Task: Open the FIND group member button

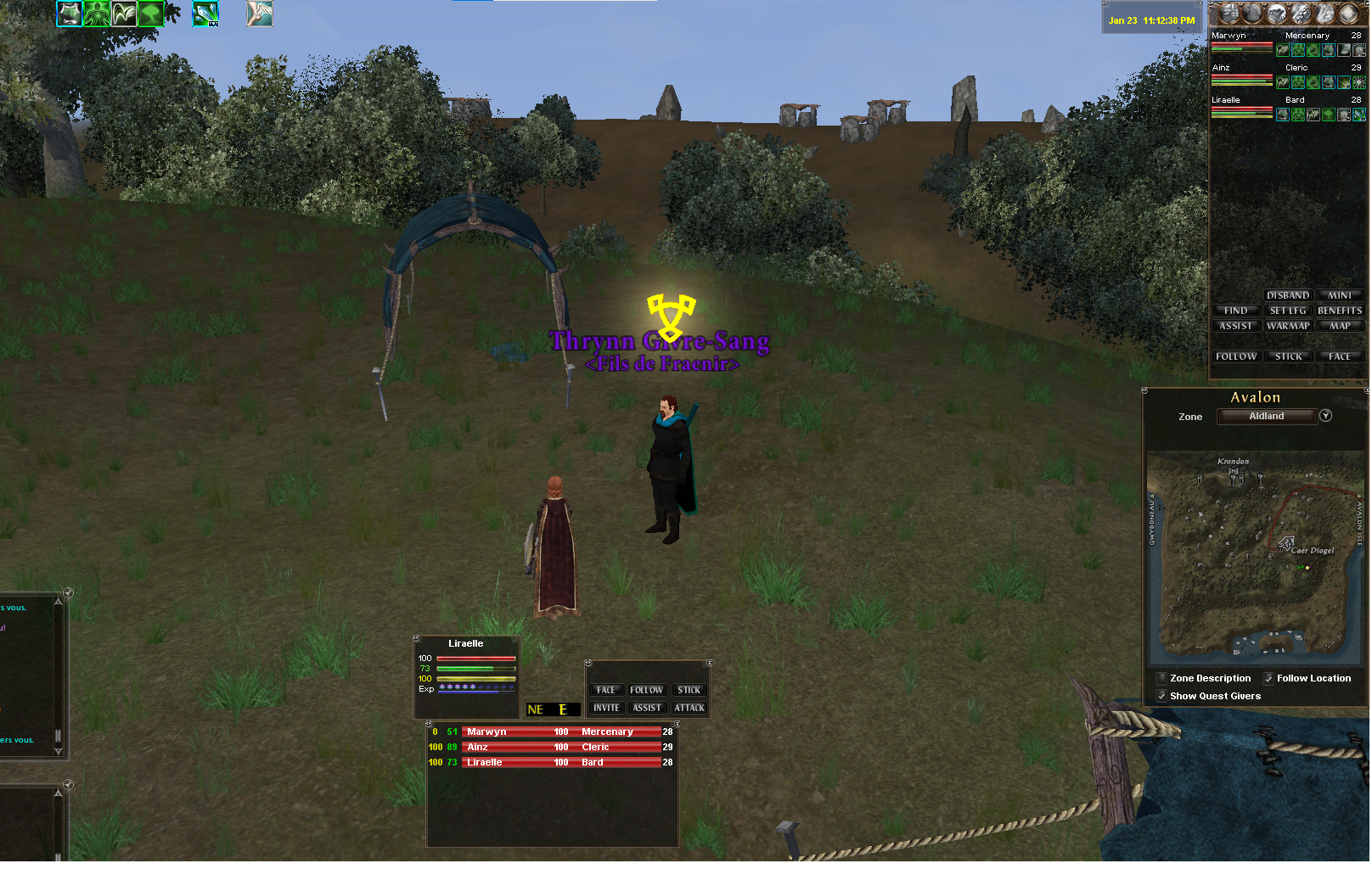Action: [1235, 311]
